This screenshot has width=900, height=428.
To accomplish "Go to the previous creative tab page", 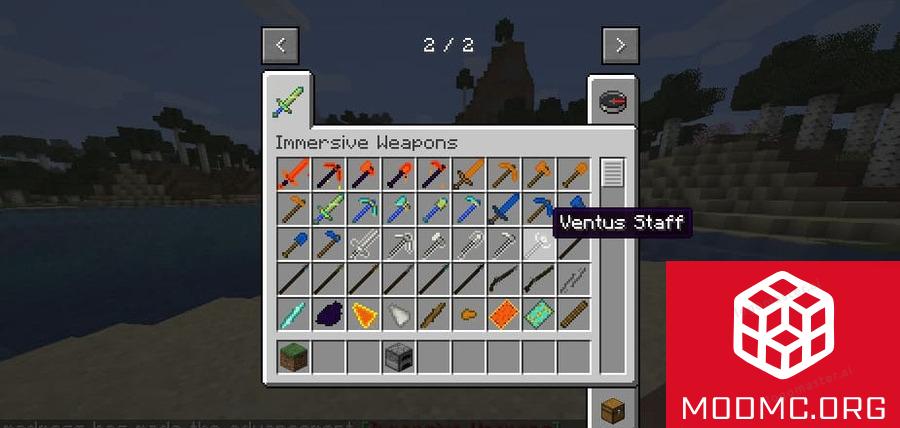I will coord(280,45).
